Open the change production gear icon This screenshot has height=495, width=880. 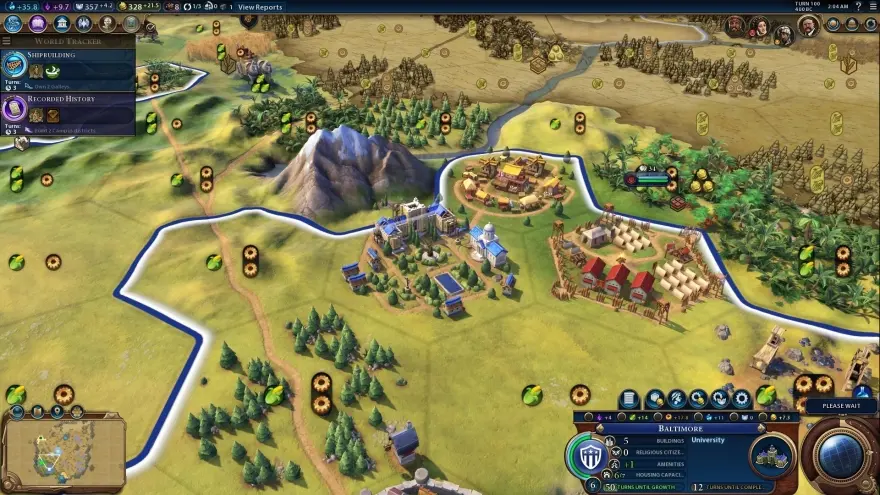[742, 399]
